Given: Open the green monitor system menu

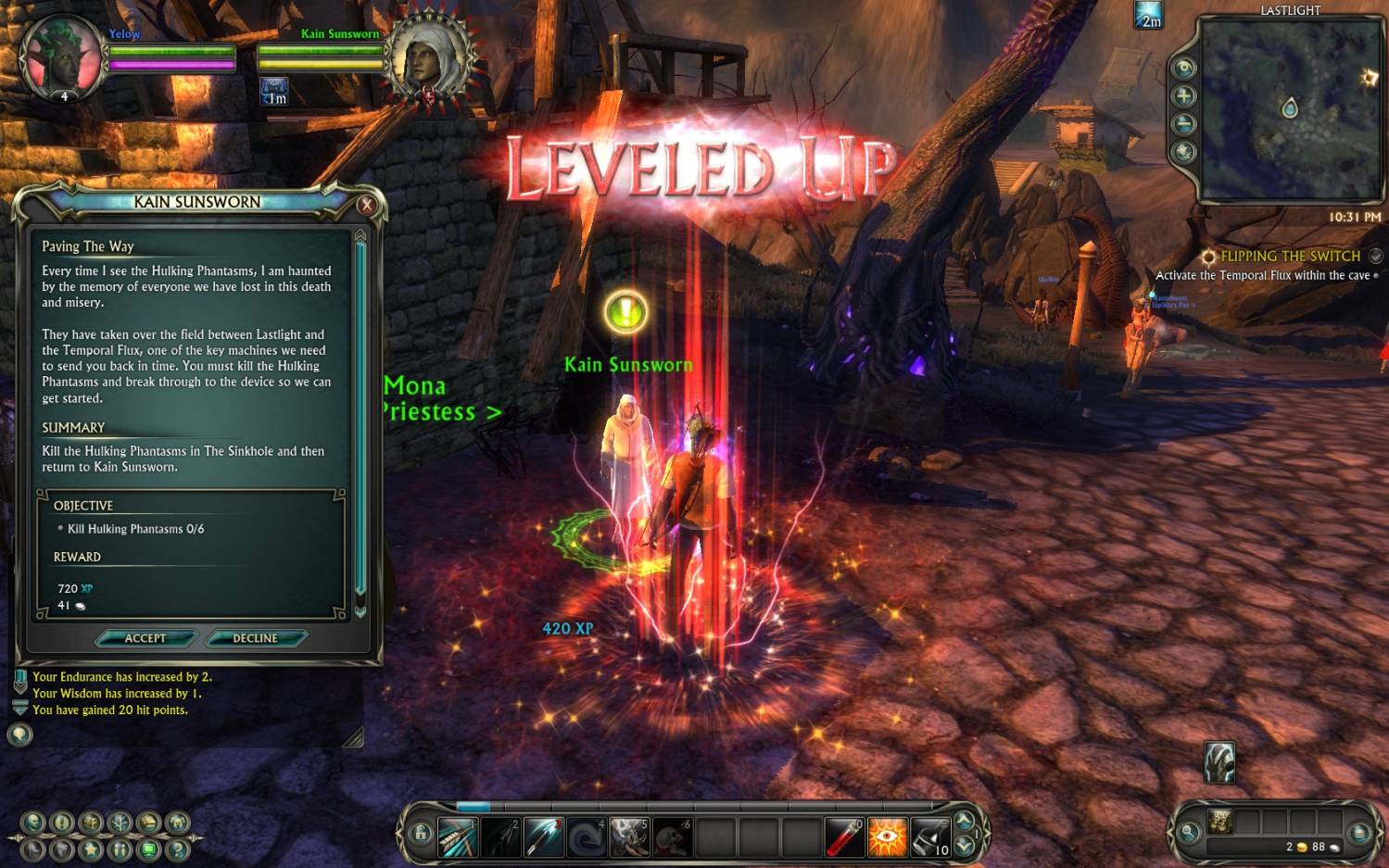Looking at the screenshot, I should [x=148, y=848].
